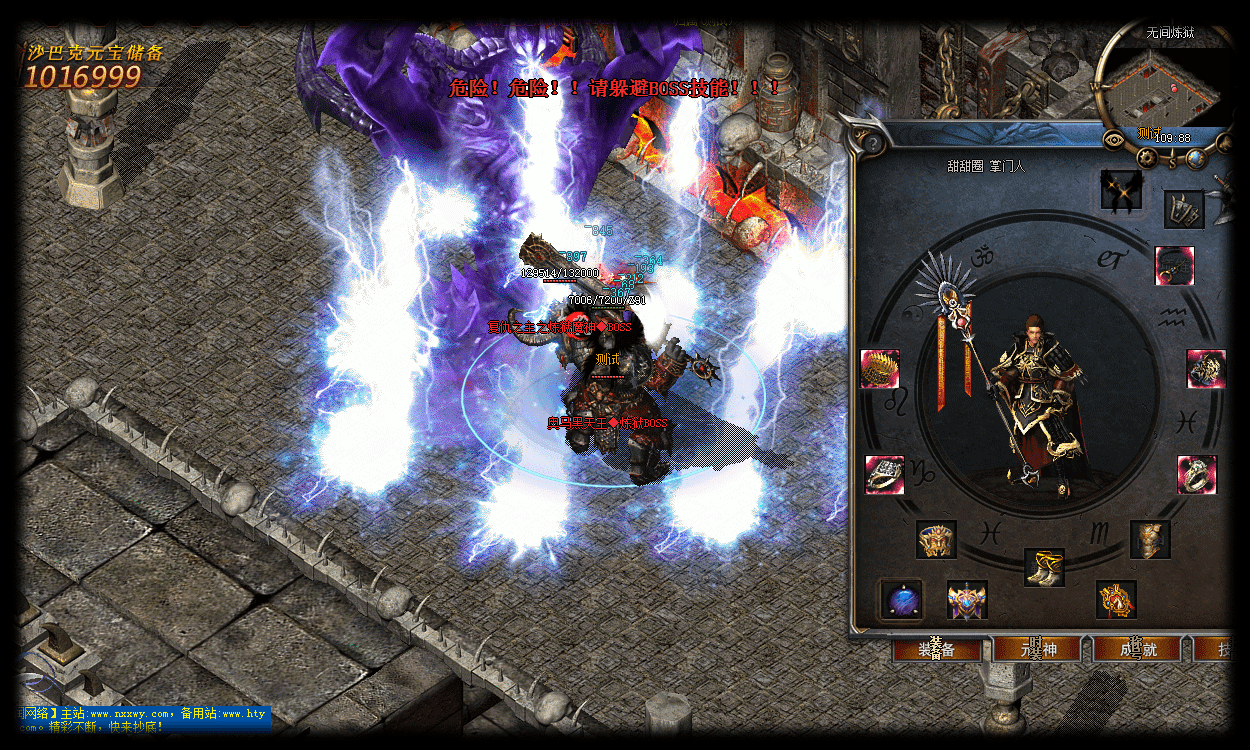1250x750 pixels.
Task: Select the diamond ring slot on right
Action: point(1197,474)
